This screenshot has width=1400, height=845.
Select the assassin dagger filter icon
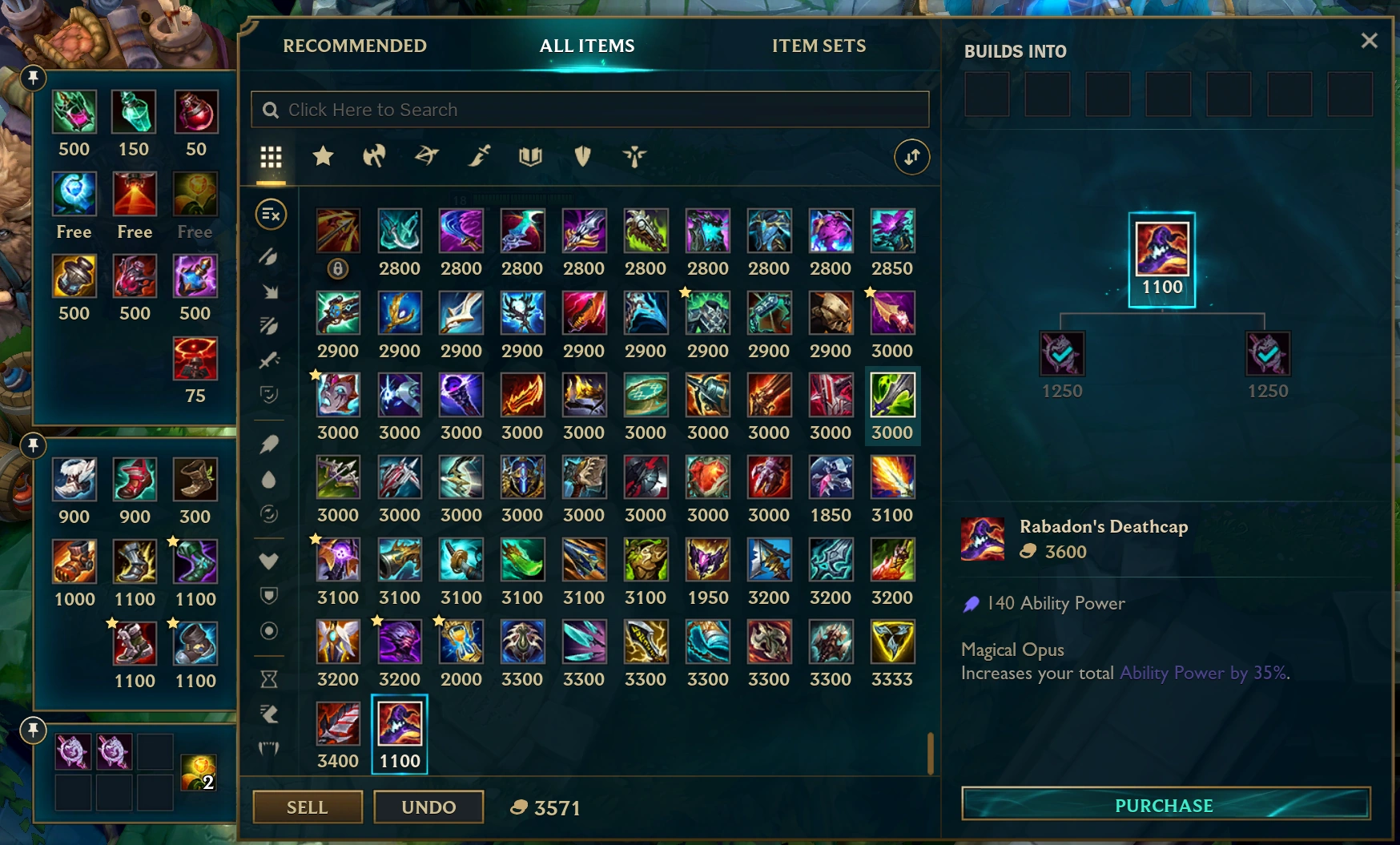pyautogui.click(x=478, y=157)
